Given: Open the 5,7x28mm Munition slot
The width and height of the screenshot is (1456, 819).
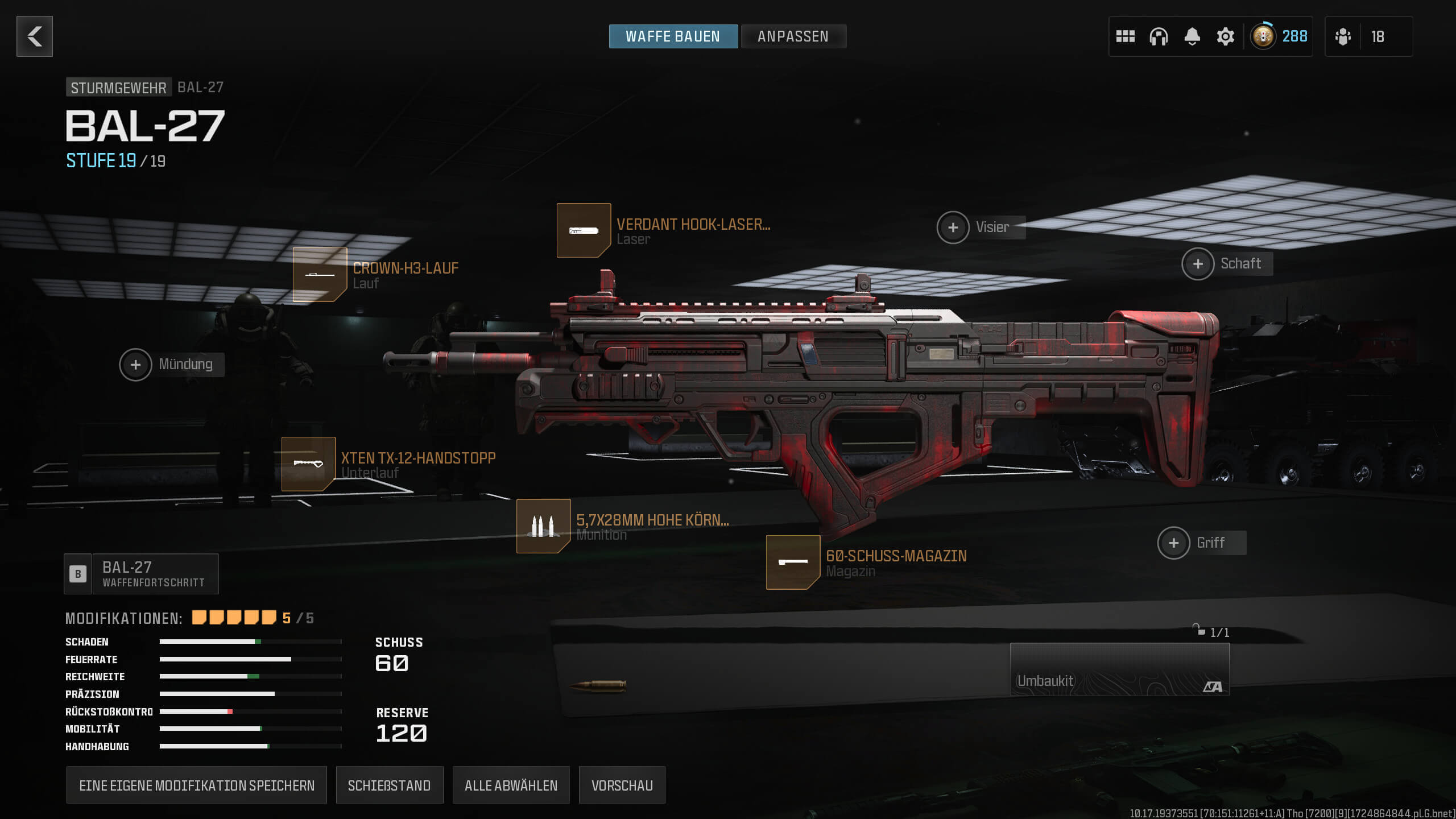Looking at the screenshot, I should point(543,526).
